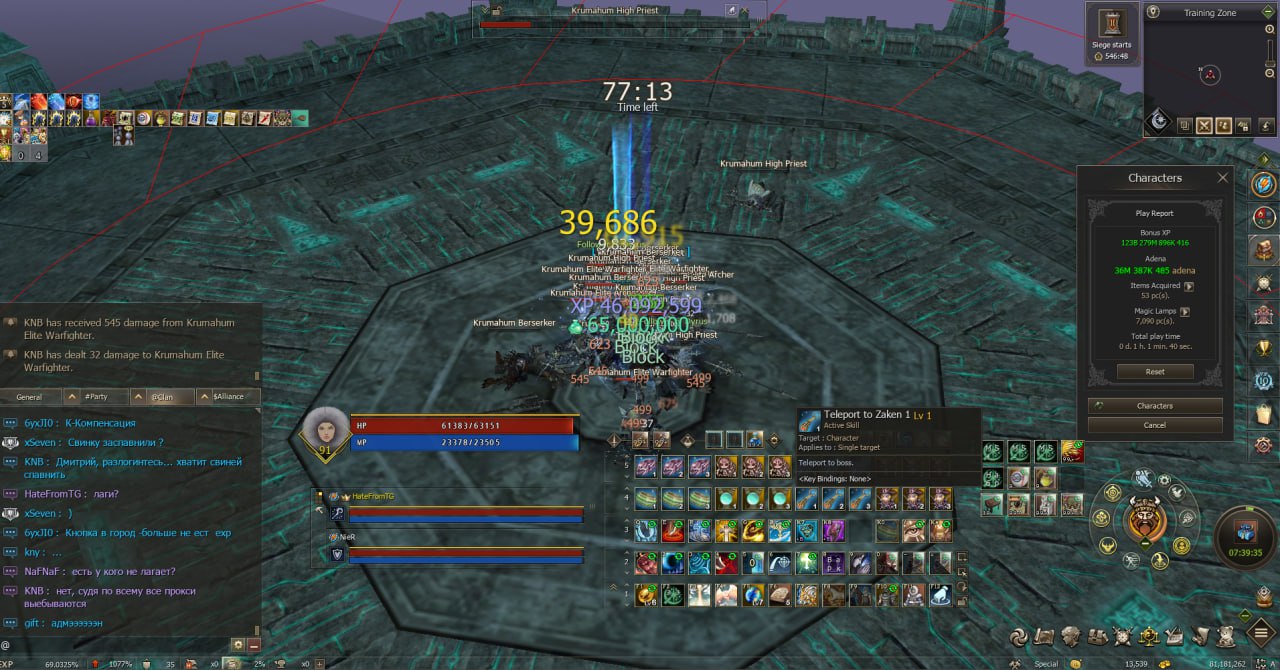
Task: Reset the Play Report
Action: [x=1155, y=372]
